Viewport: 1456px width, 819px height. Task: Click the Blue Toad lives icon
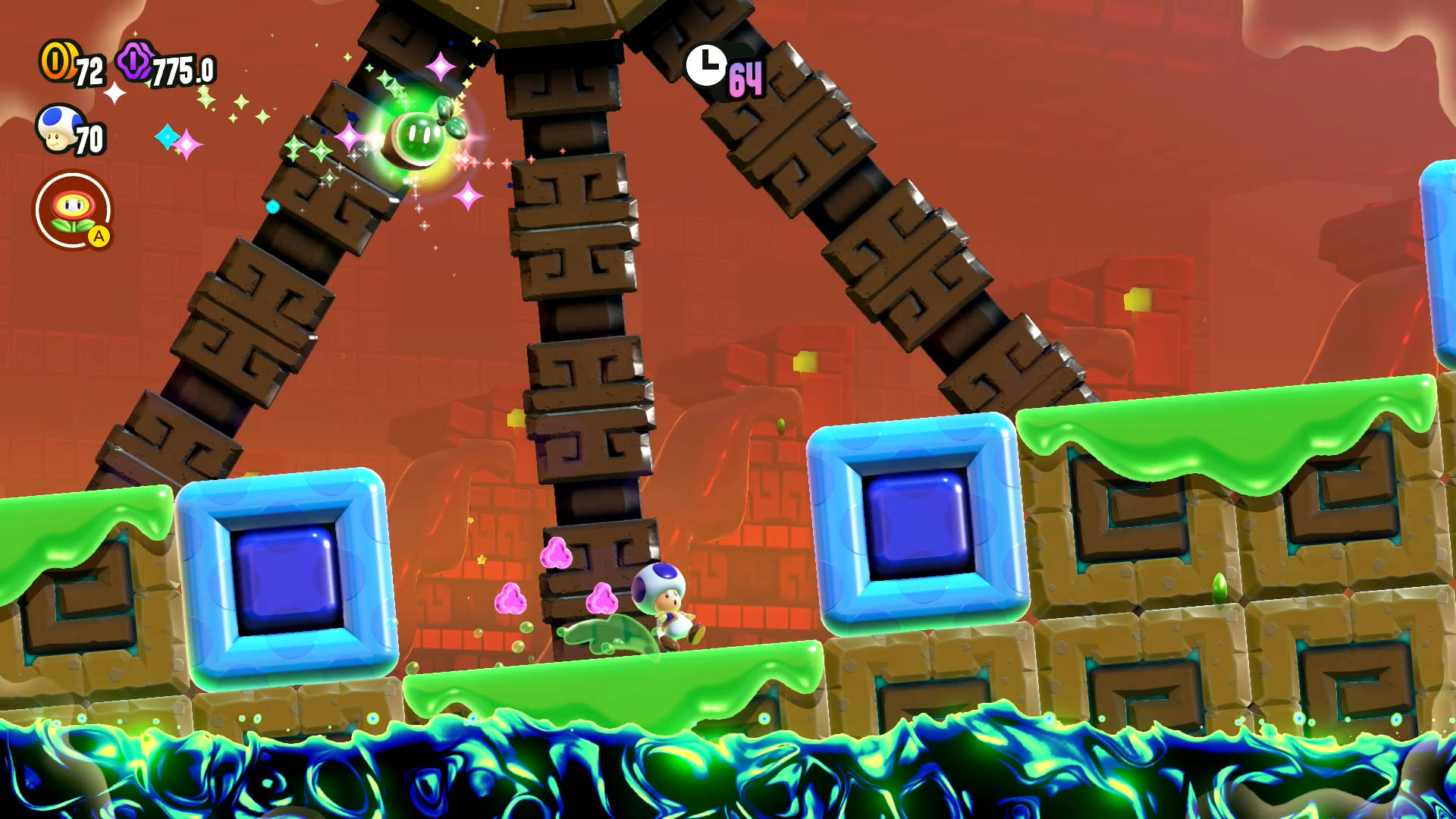pos(58,127)
